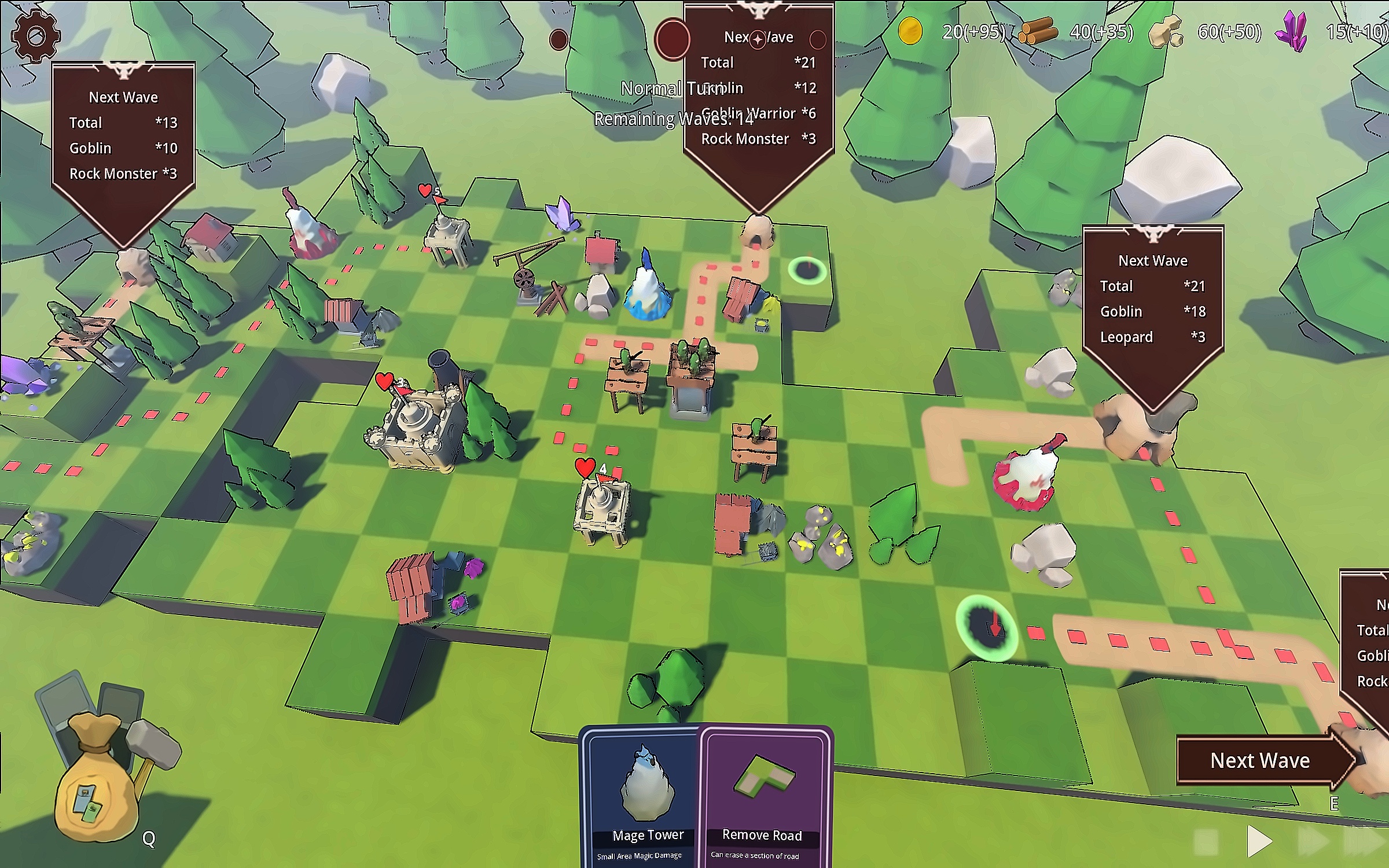Screen dimensions: 1389x868
Task: Set game speed to normal play
Action: pyautogui.click(x=1259, y=841)
